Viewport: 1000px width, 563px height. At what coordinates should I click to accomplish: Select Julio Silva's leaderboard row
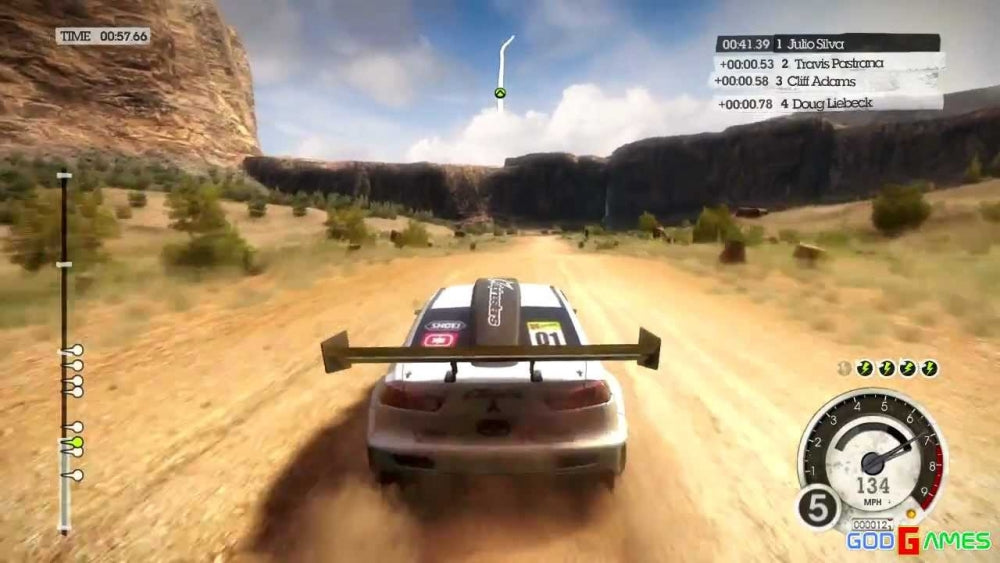827,44
